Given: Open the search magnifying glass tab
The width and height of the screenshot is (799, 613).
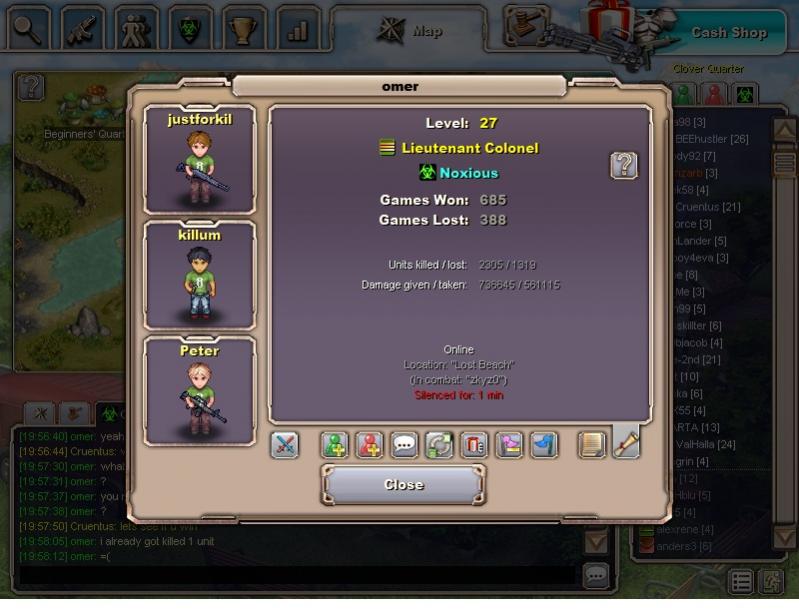Looking at the screenshot, I should point(29,28).
